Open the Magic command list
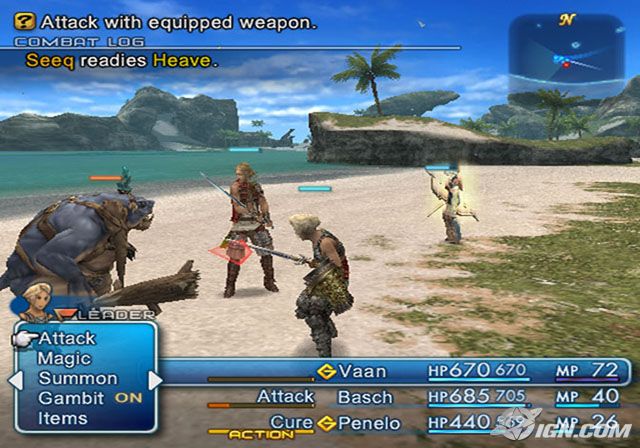Viewport: 640px width, 448px height. click(64, 359)
